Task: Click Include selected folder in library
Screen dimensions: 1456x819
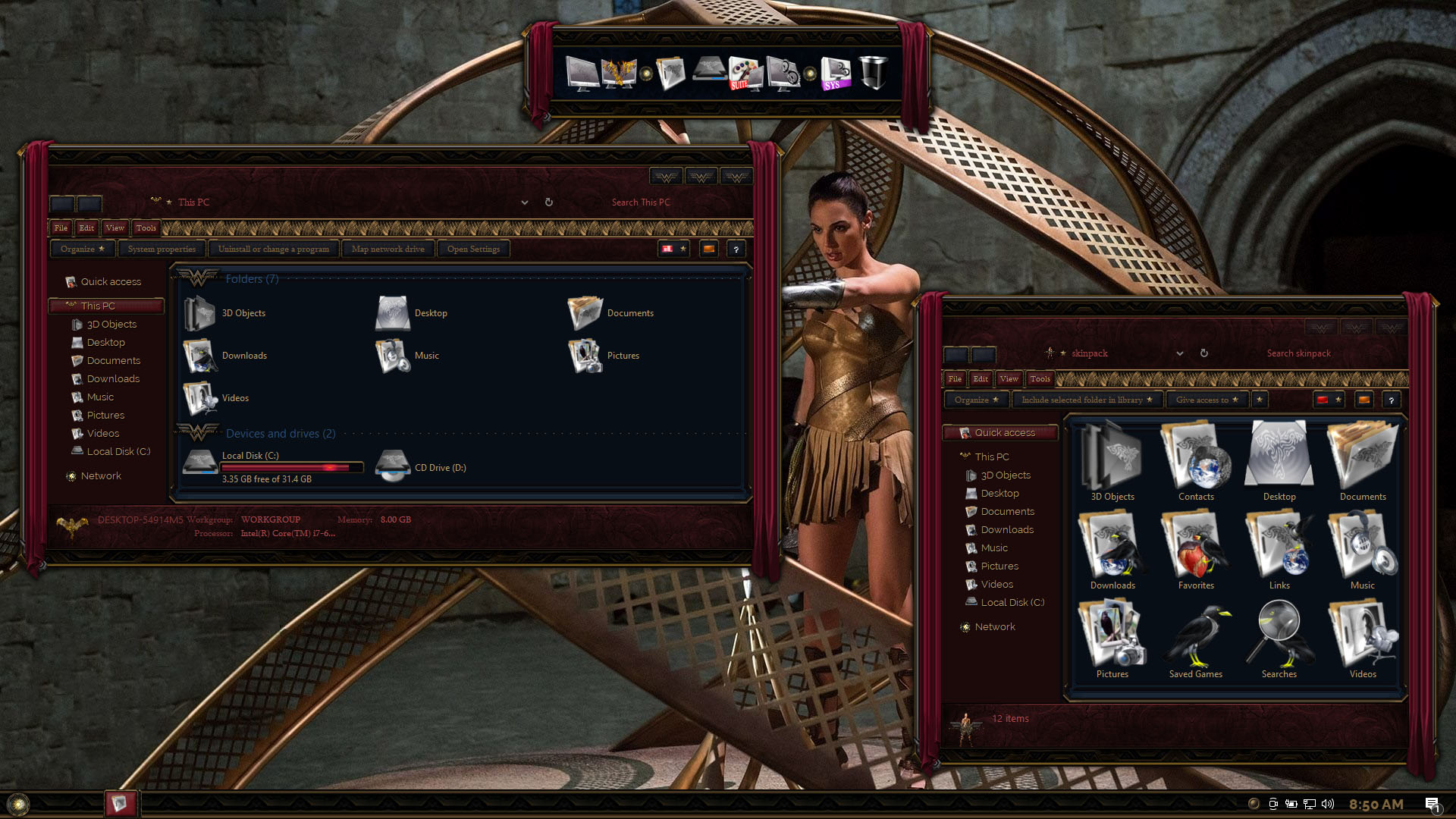Action: (1085, 400)
